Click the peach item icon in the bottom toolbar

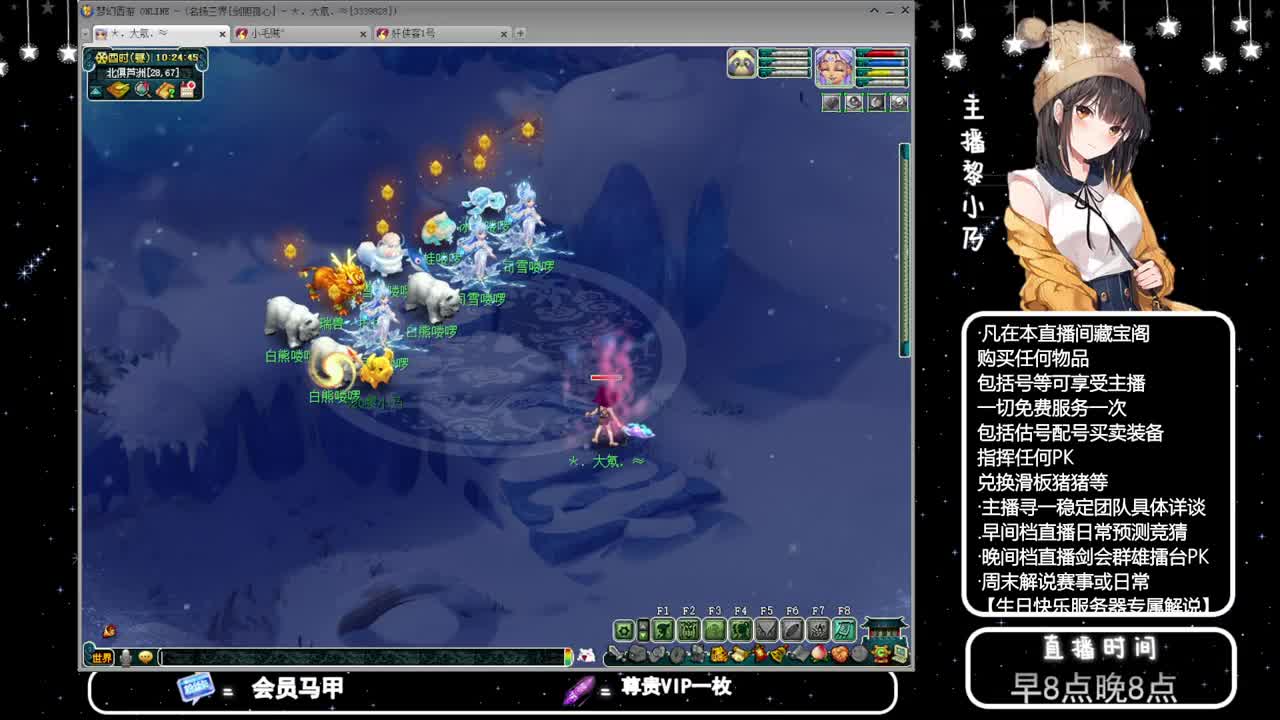pos(818,654)
